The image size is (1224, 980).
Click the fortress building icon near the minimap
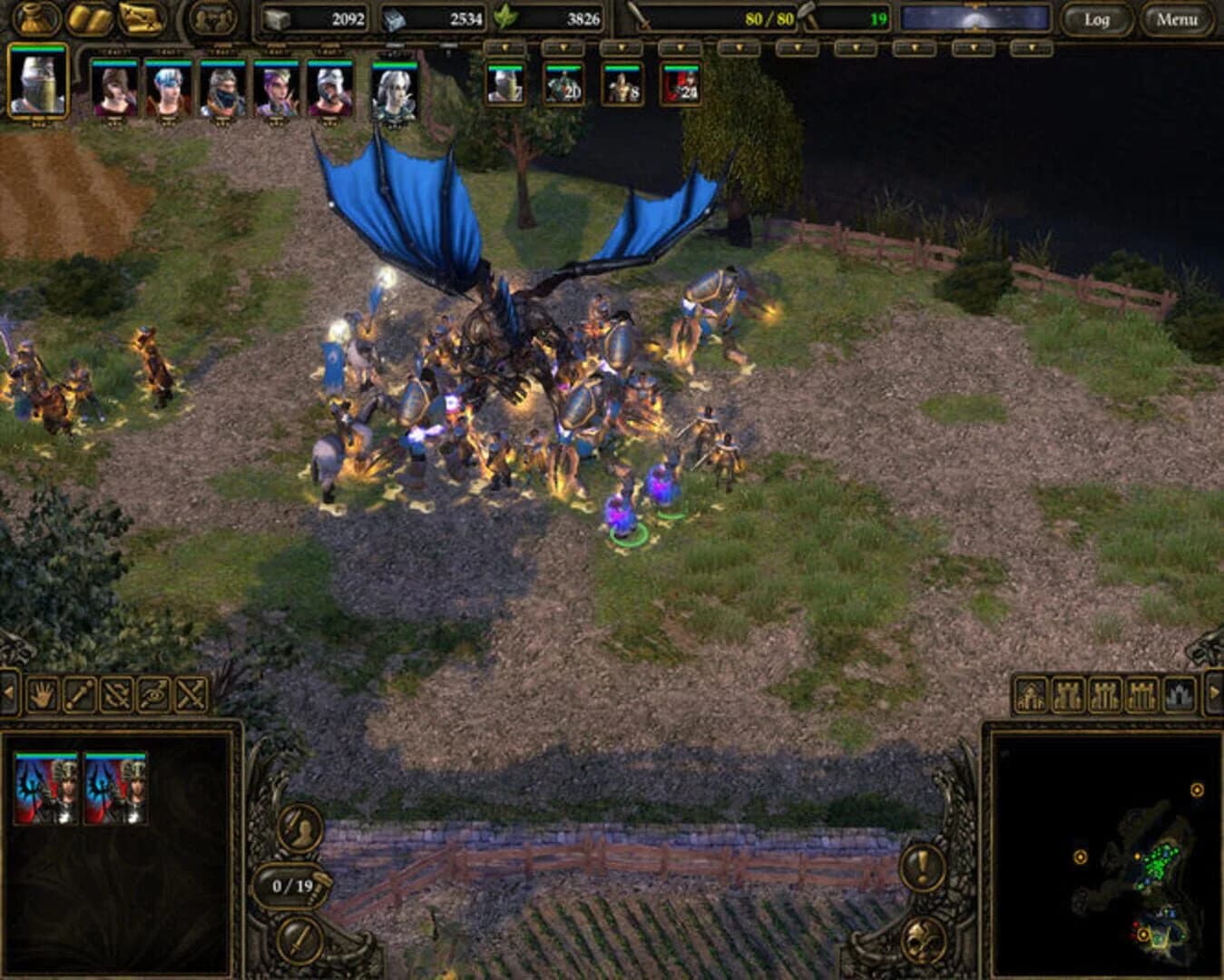click(1178, 692)
